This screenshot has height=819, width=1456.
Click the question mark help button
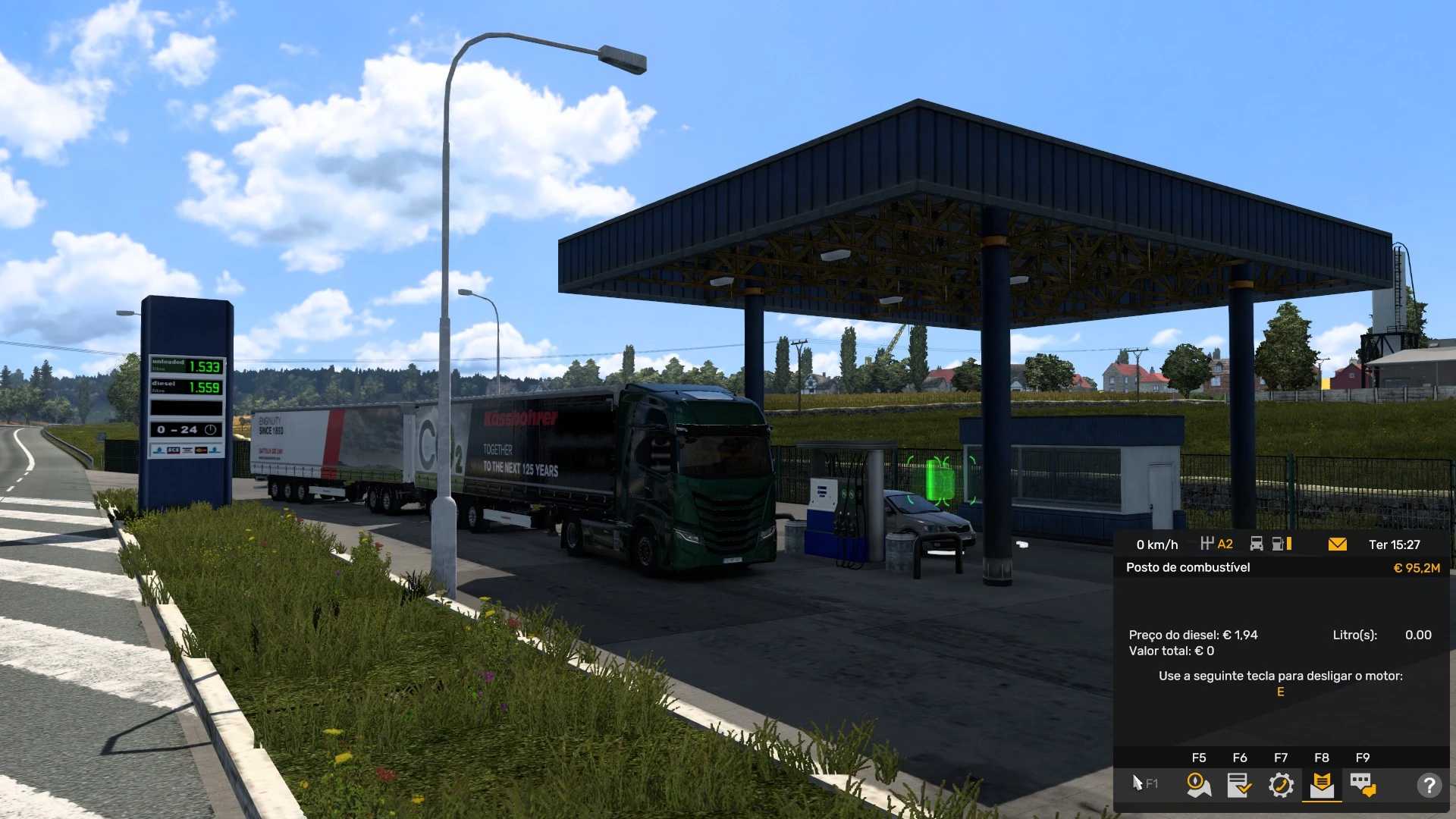point(1429,785)
